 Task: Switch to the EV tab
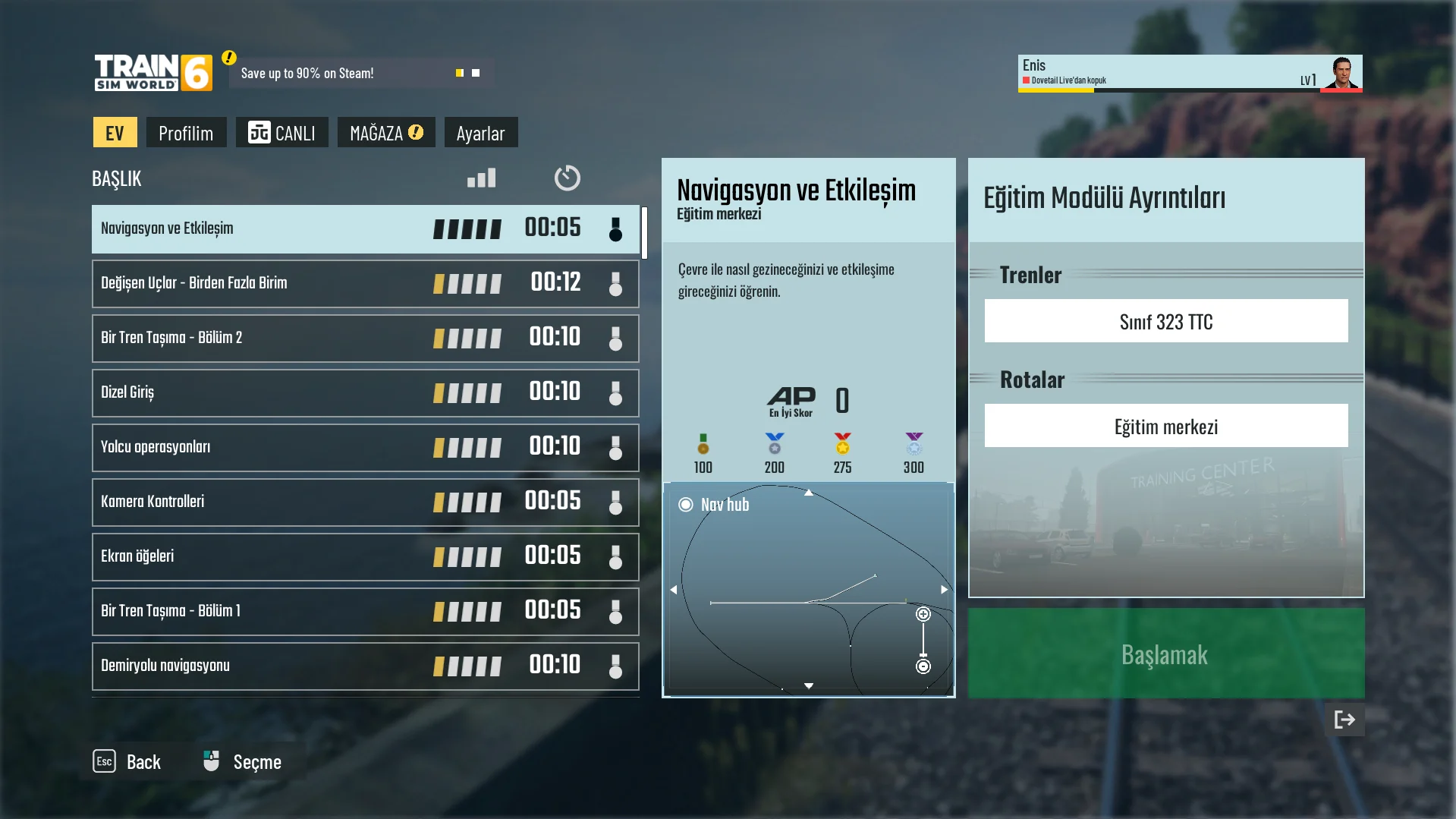[x=115, y=133]
